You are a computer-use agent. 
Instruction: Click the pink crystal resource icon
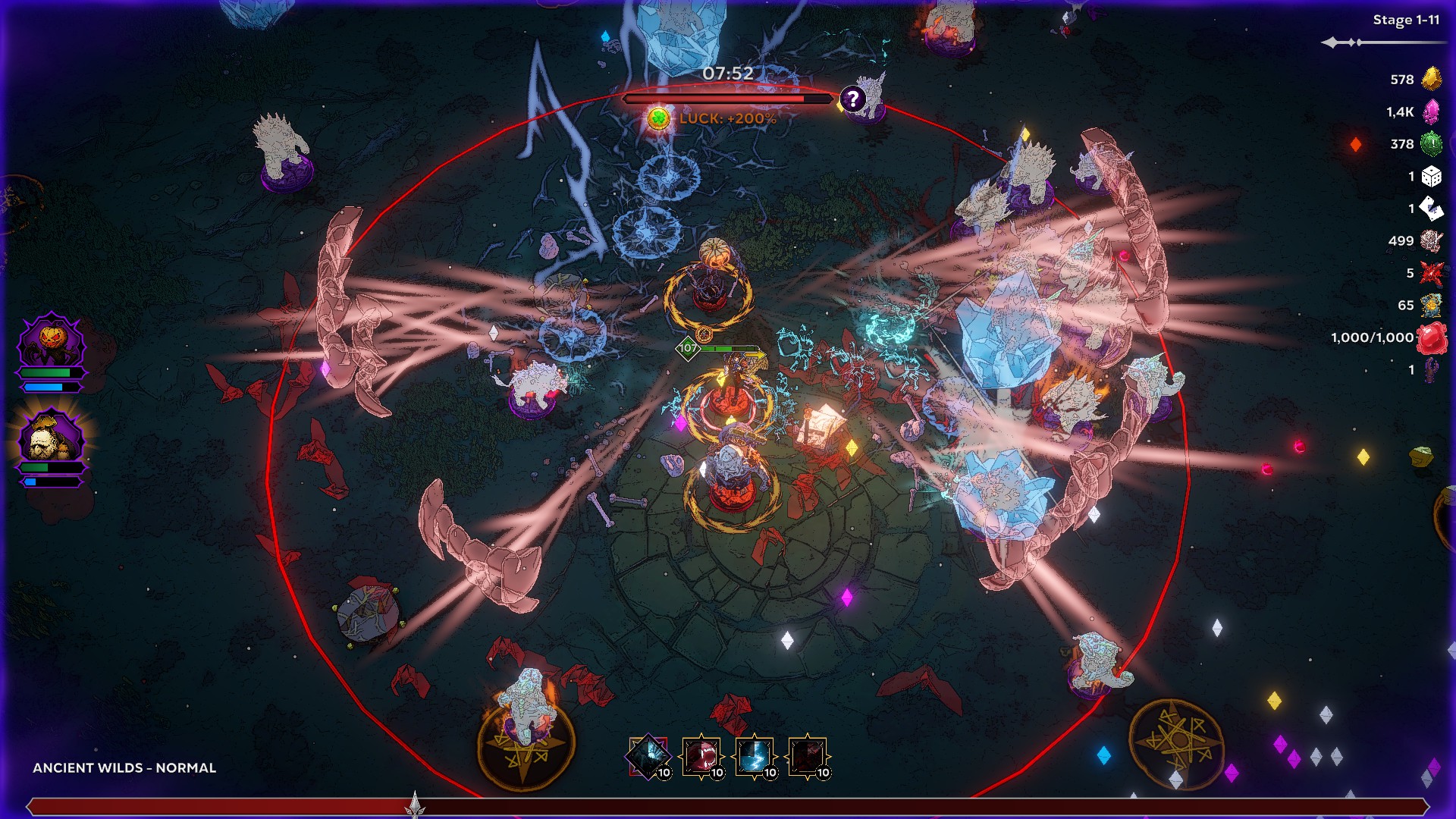[x=1431, y=111]
